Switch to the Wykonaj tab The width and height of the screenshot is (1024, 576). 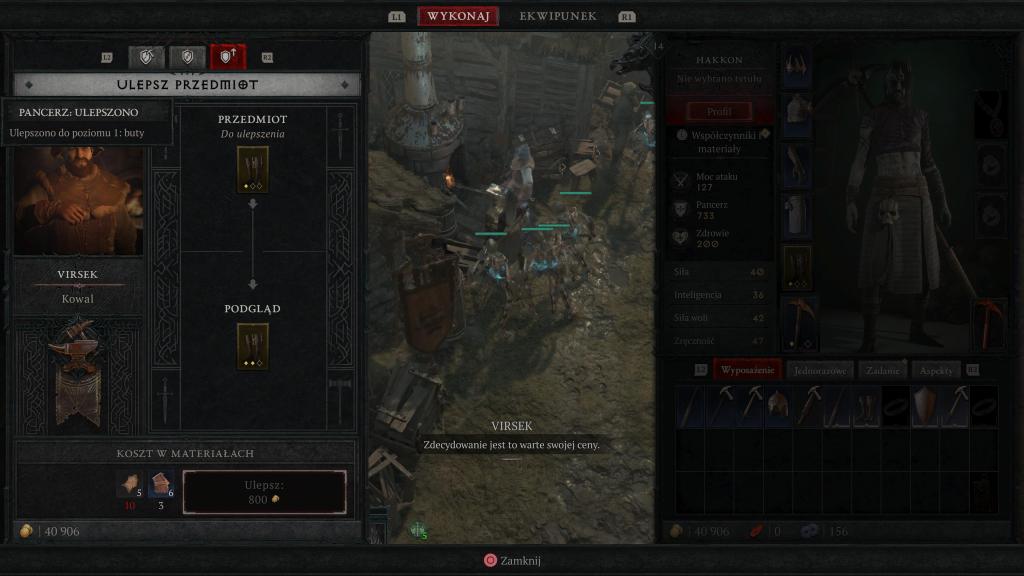[x=458, y=16]
